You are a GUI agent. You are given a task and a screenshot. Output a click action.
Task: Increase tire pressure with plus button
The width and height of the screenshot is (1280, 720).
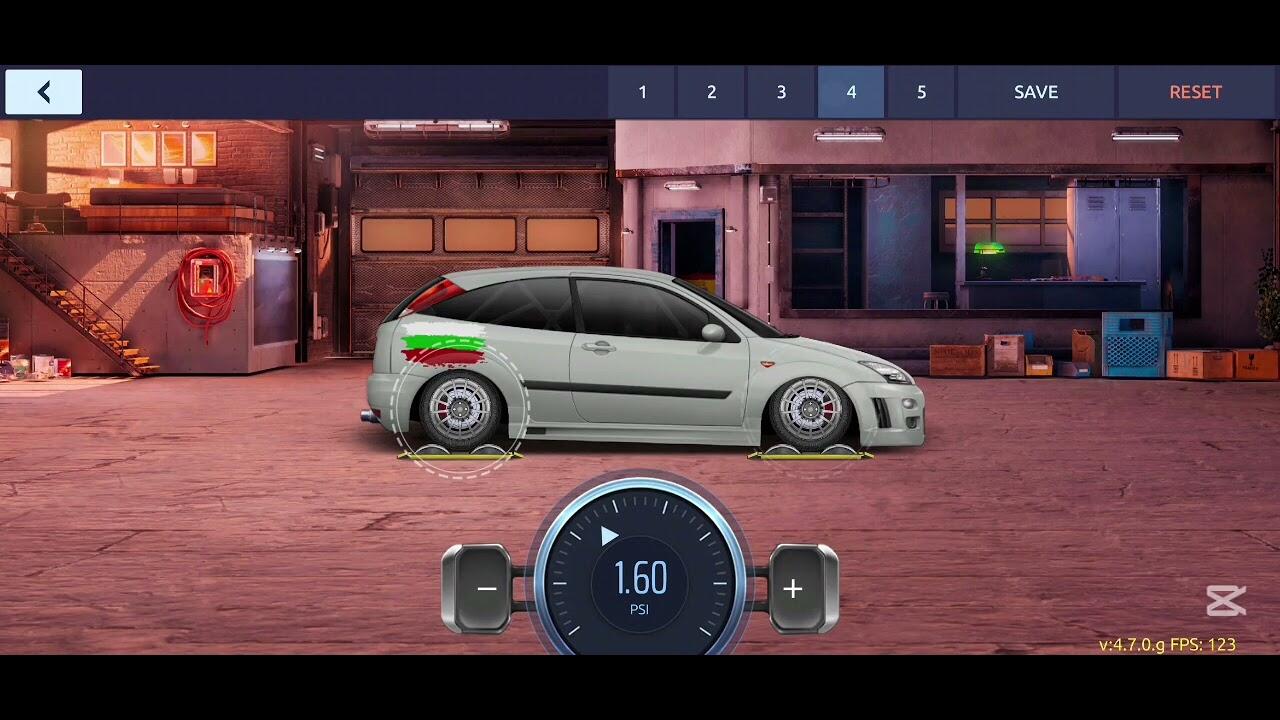pos(793,589)
